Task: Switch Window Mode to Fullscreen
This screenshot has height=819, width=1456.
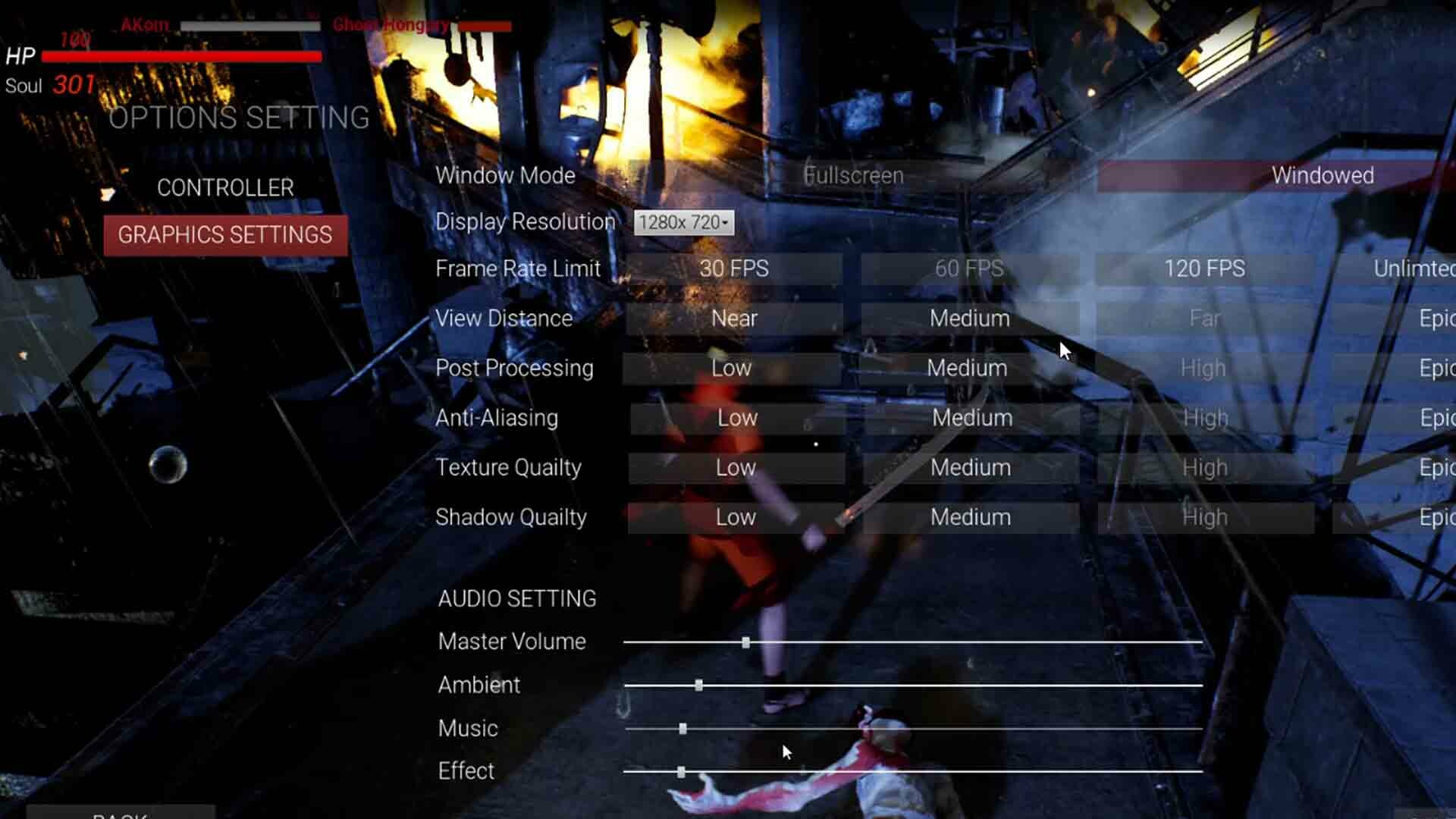Action: [853, 175]
